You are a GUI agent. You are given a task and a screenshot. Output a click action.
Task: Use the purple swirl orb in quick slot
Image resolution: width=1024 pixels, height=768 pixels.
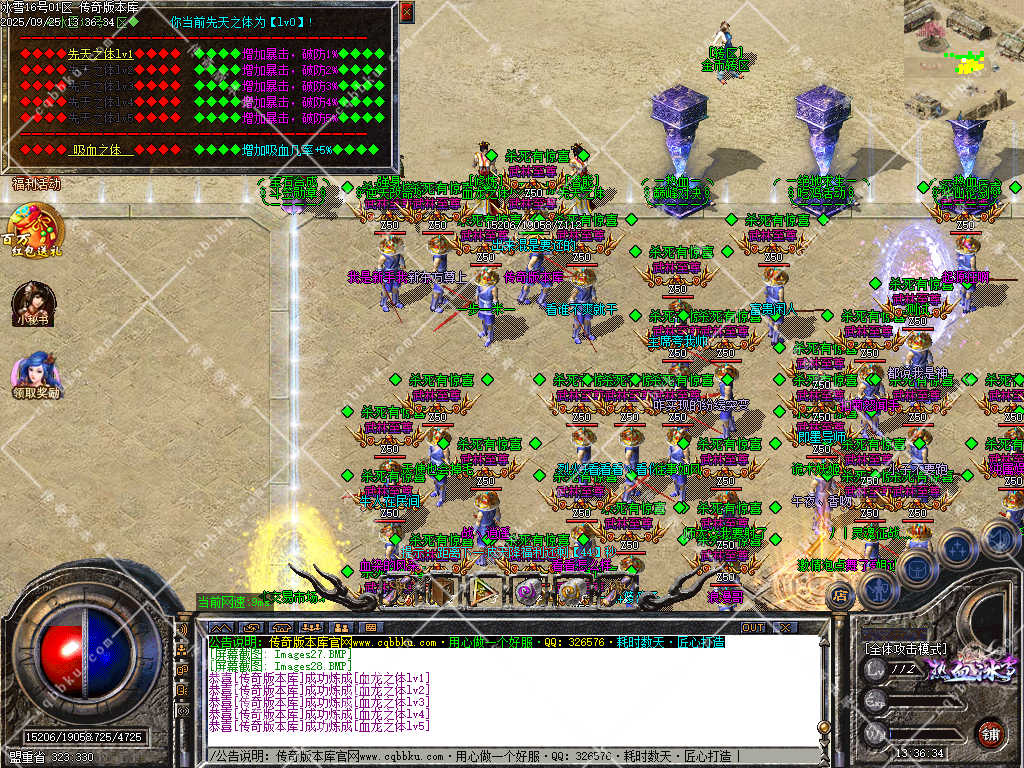tap(527, 591)
